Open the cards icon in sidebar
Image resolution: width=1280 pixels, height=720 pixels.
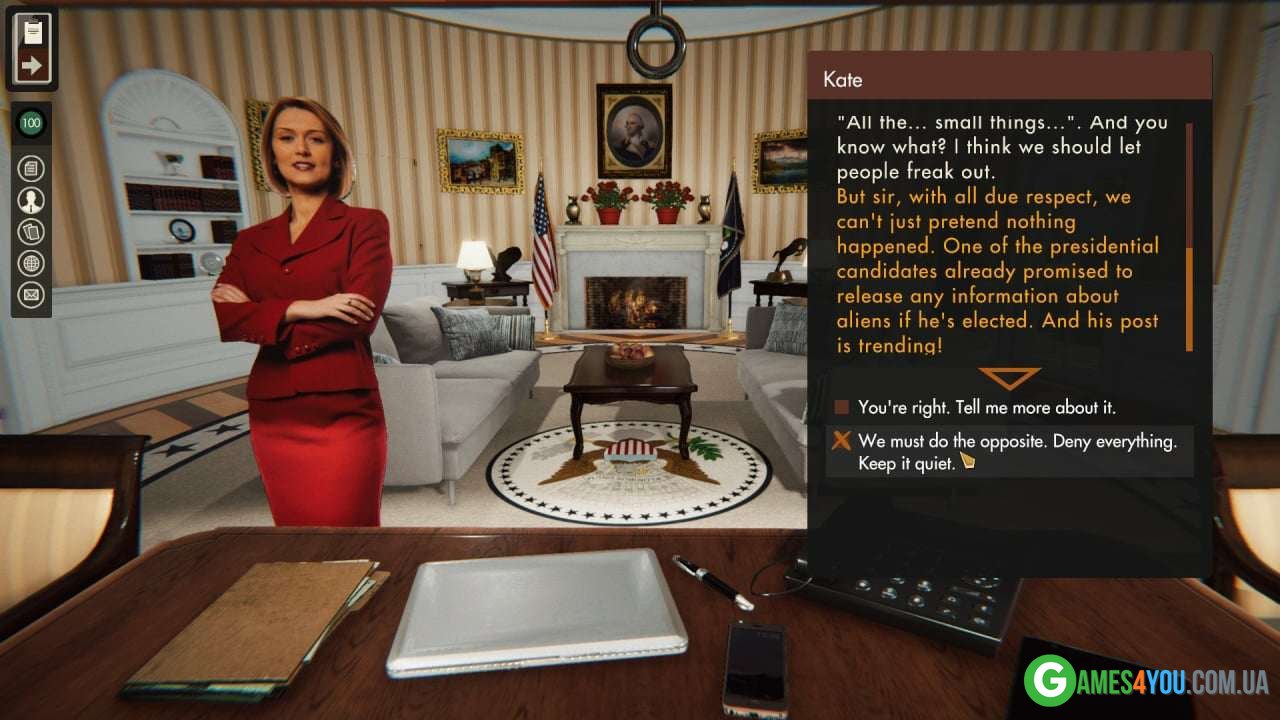coord(32,232)
